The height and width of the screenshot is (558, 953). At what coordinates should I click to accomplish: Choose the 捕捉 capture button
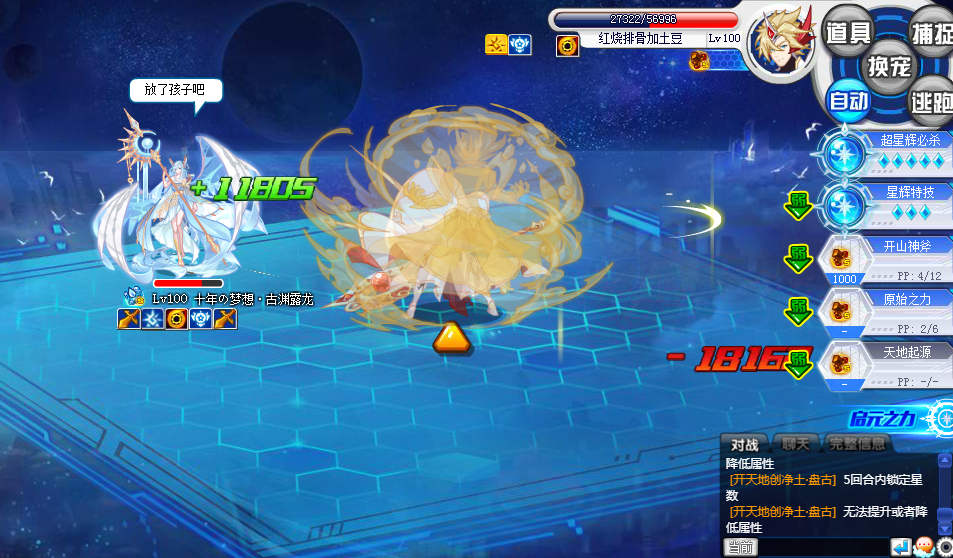tap(932, 32)
